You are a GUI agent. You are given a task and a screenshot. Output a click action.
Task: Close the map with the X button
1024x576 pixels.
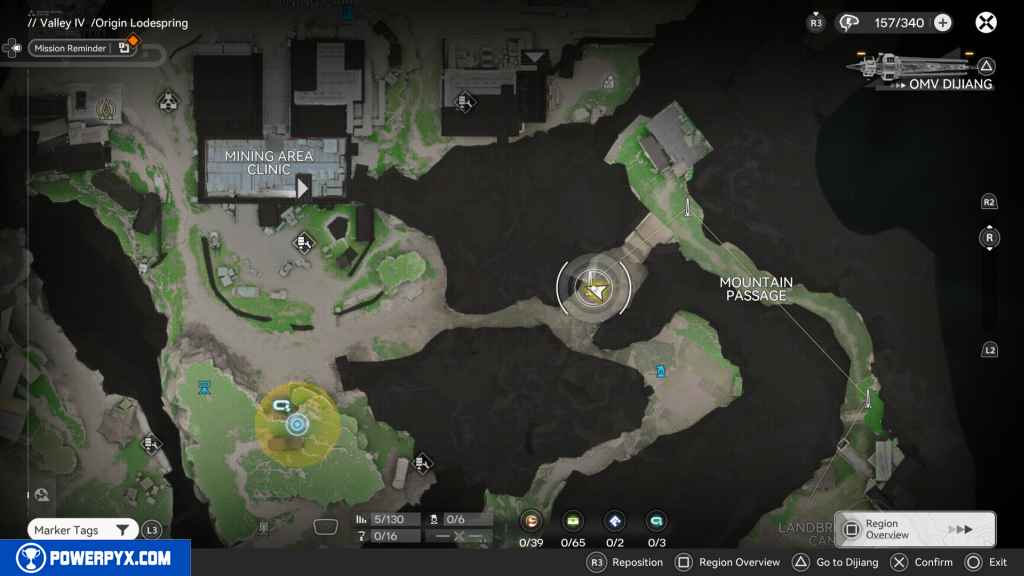coord(986,22)
